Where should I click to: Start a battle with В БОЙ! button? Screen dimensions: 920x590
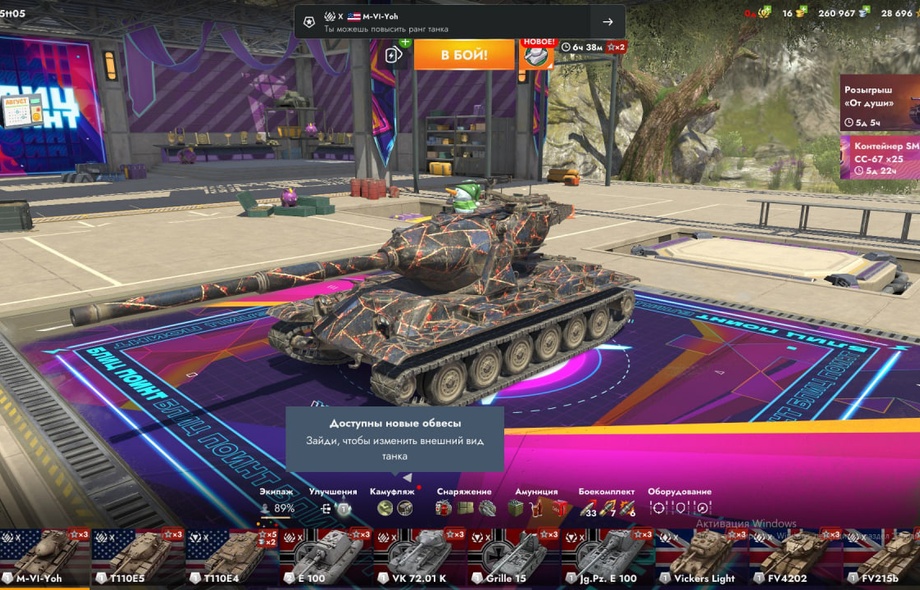click(x=463, y=54)
